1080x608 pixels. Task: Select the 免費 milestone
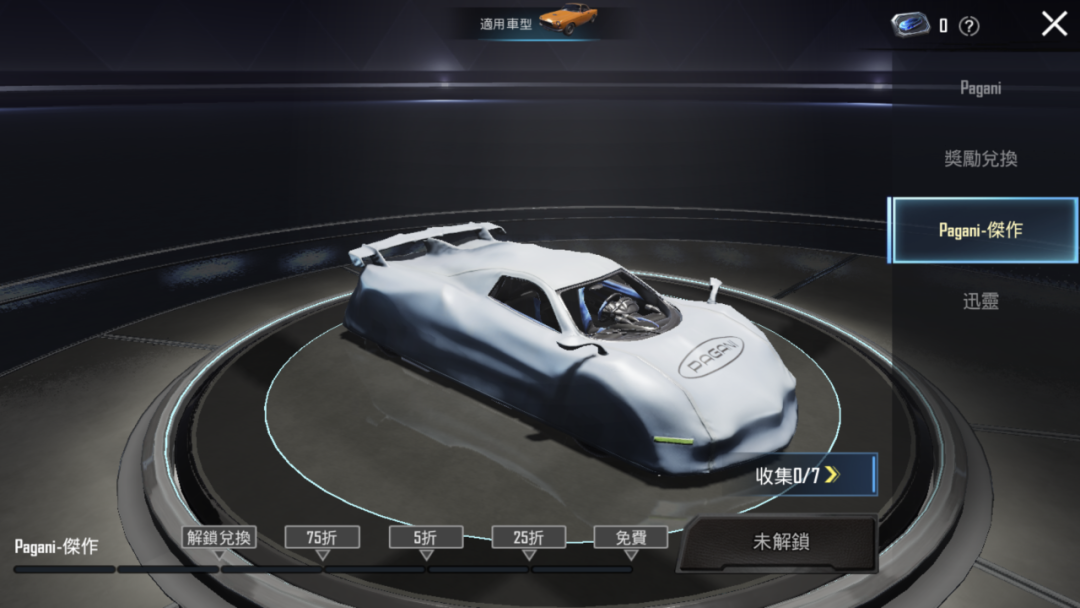click(631, 537)
